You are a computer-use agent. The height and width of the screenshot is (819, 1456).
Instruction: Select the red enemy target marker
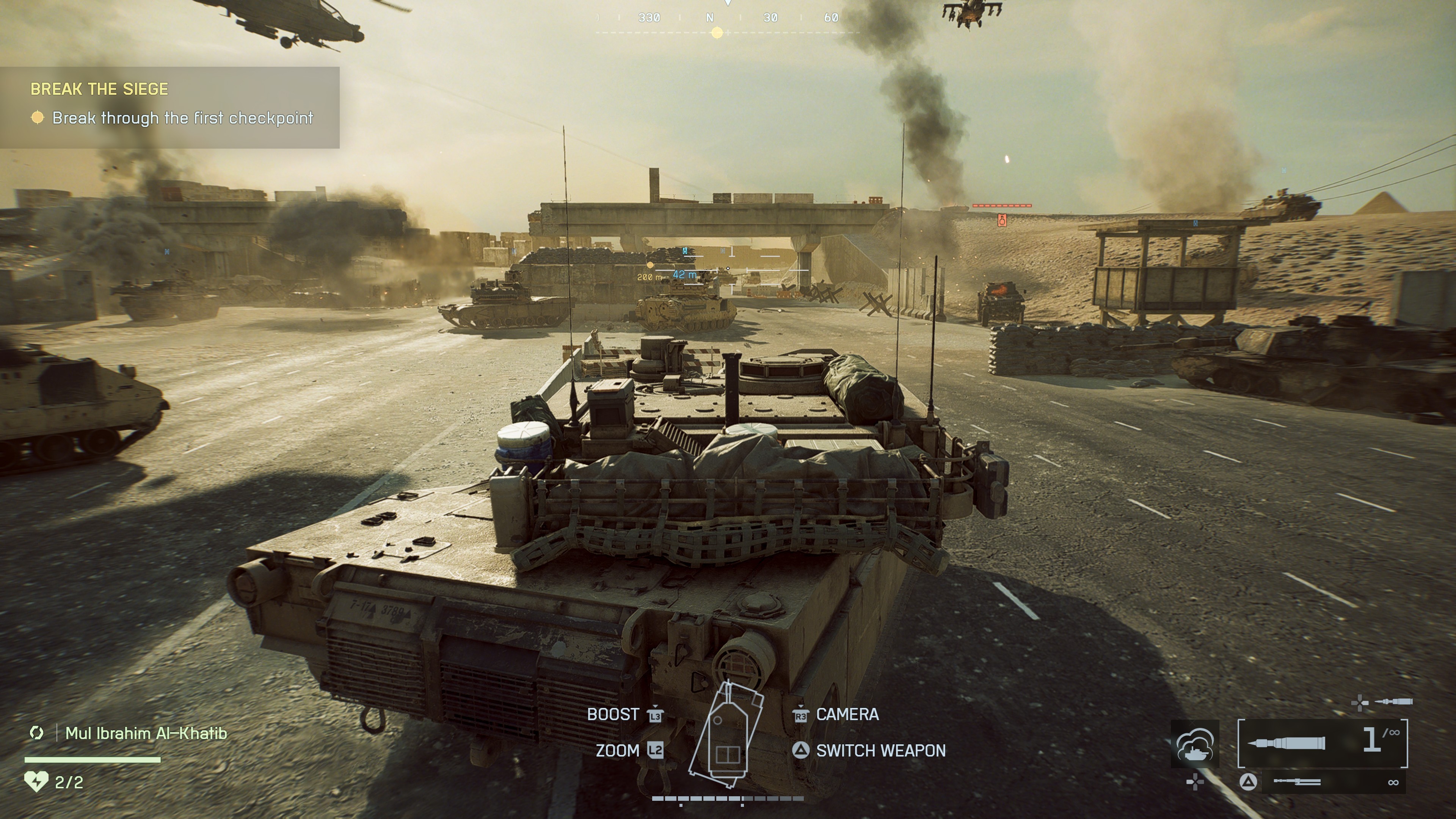tap(1002, 220)
